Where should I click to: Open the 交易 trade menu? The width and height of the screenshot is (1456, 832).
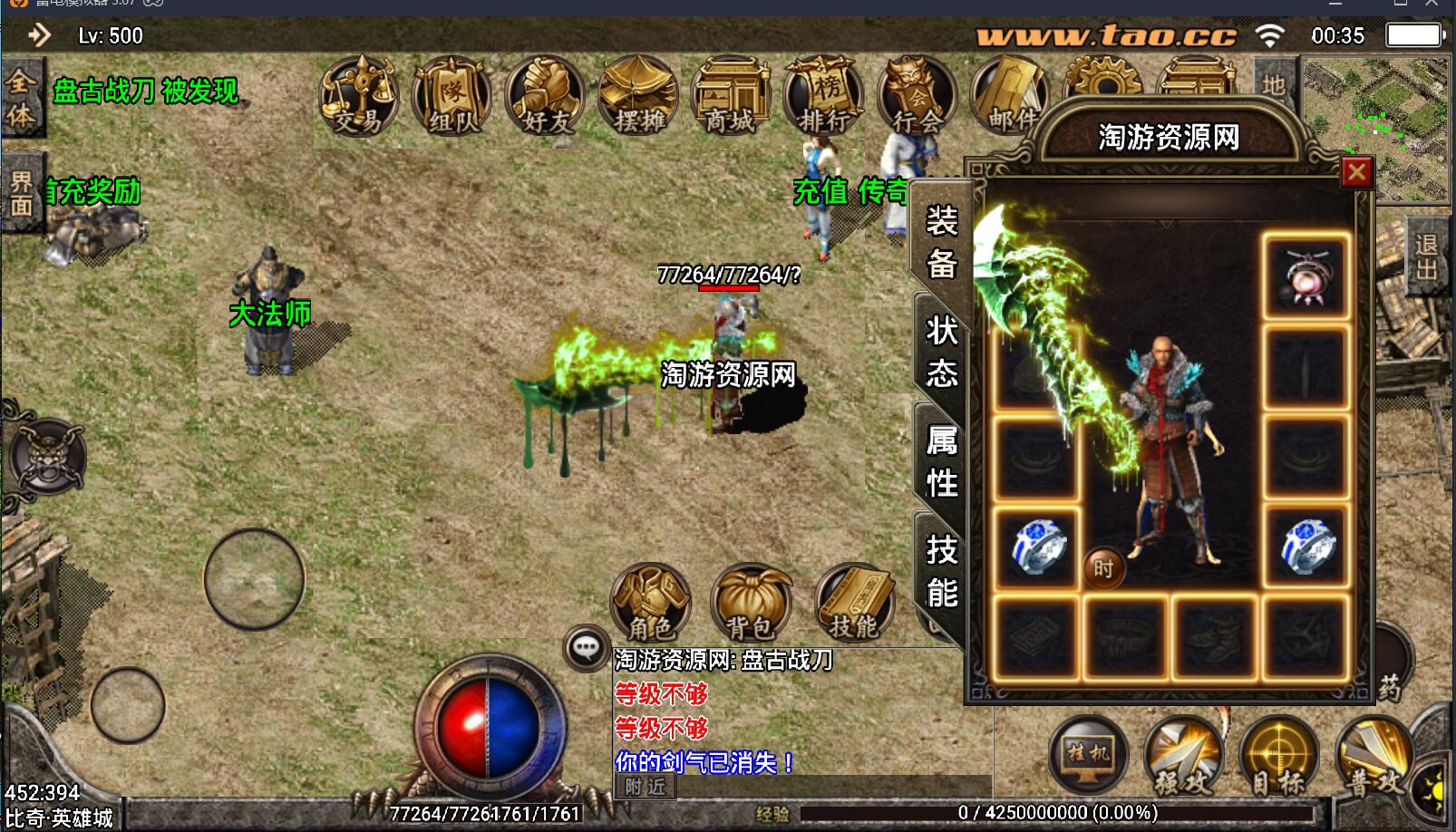click(359, 96)
